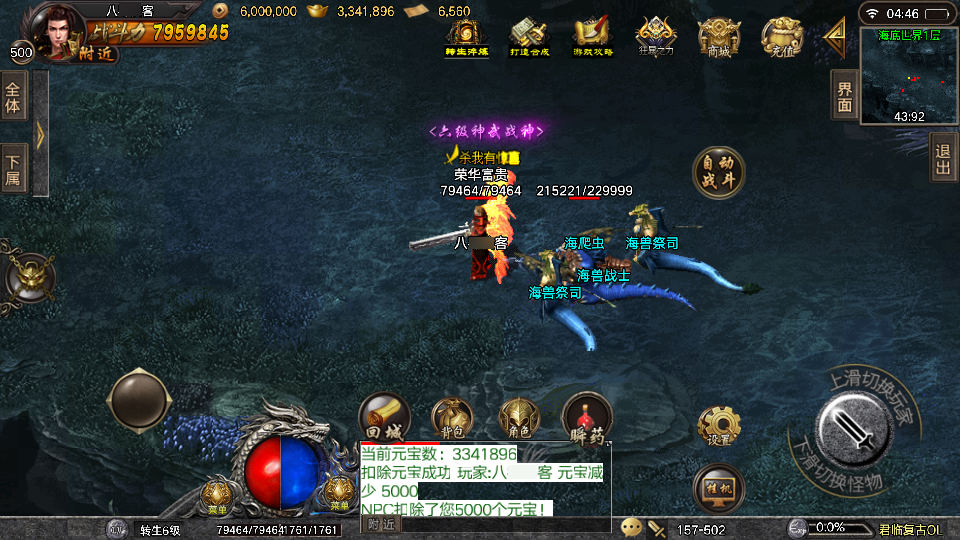Toggle the 界面 interface button
The image size is (960, 540).
(x=845, y=97)
